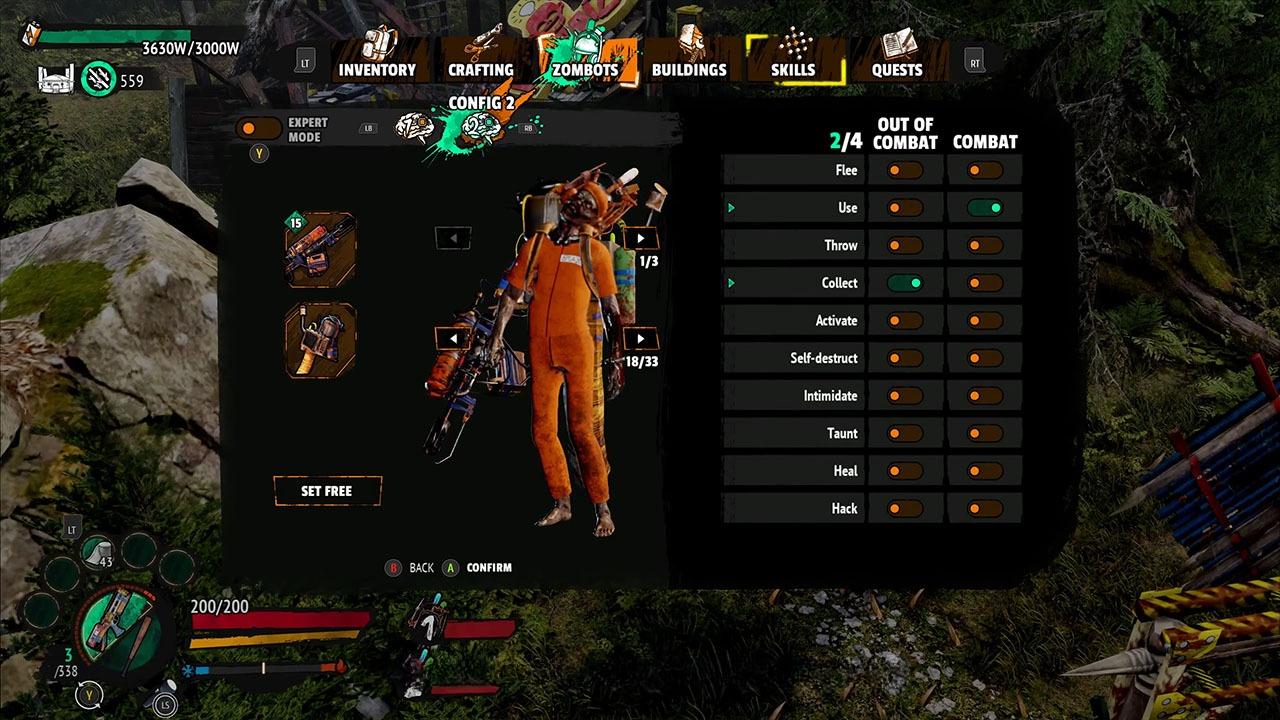
Task: Disable Expert Mode
Action: point(258,126)
